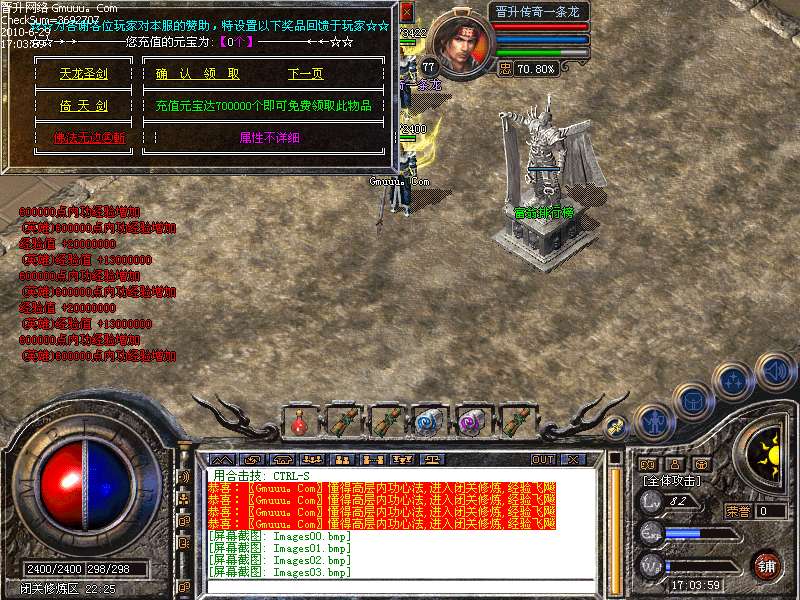Open the red 铺 shop button

coord(767,565)
